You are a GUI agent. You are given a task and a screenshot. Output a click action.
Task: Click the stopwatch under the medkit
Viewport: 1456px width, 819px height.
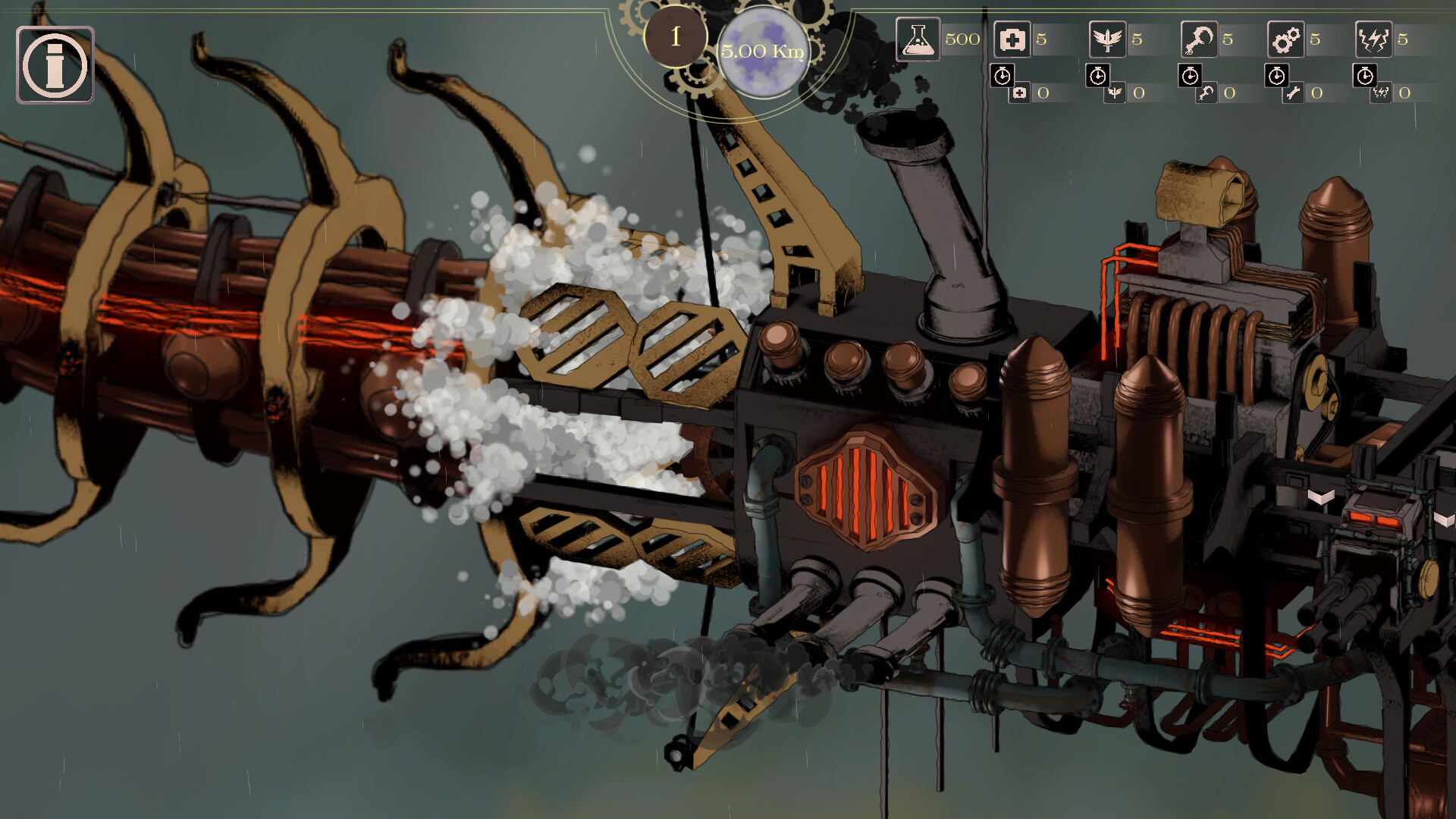(1003, 76)
